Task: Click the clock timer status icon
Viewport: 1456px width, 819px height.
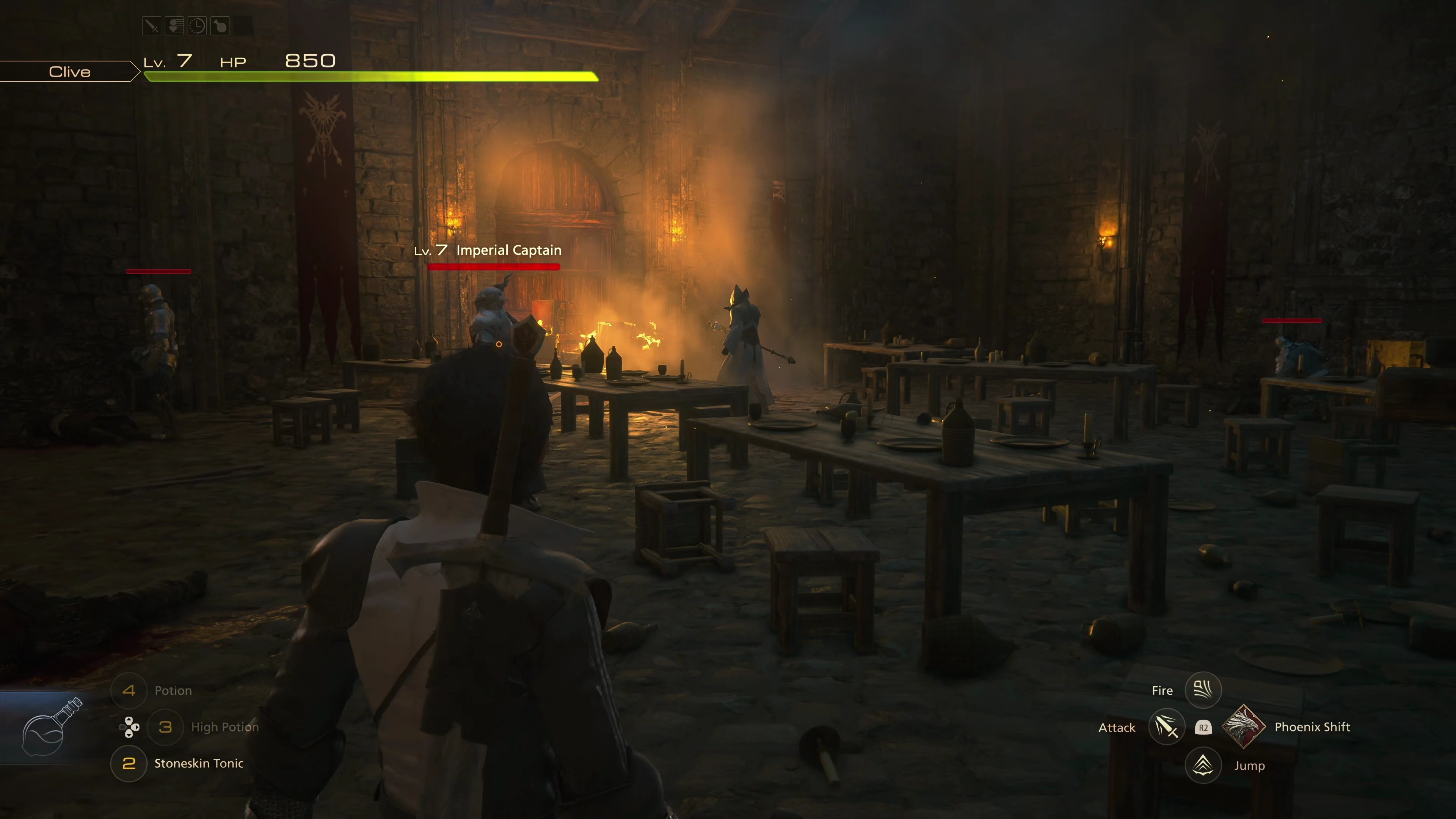Action: click(197, 26)
